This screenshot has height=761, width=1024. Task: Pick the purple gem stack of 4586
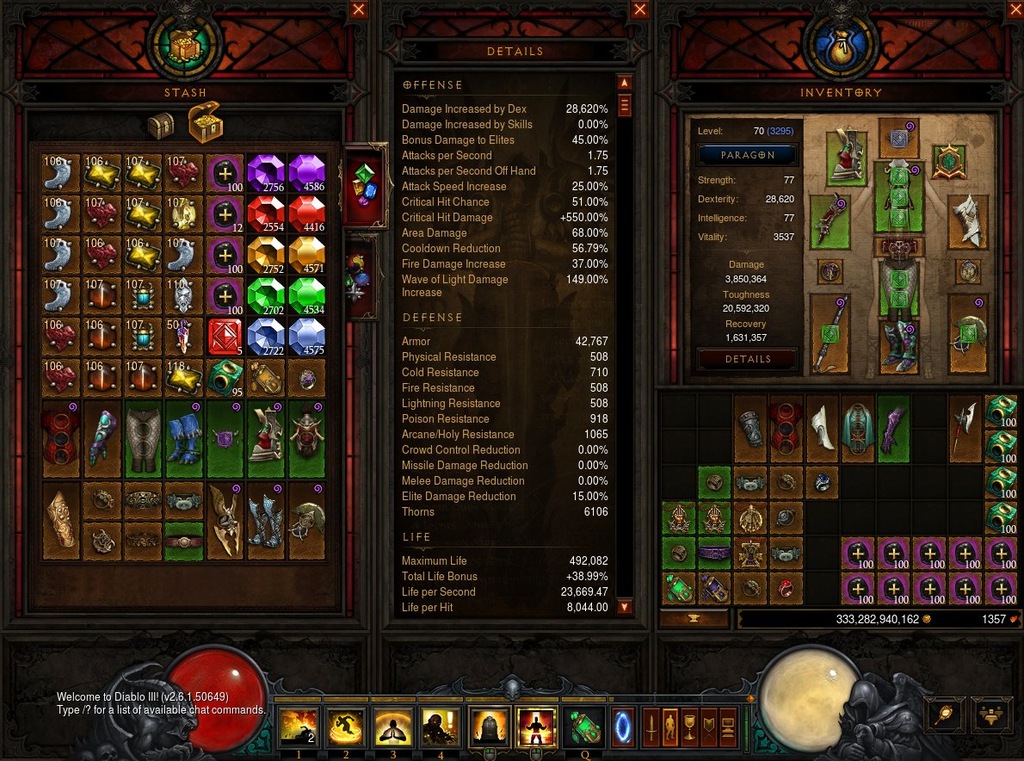307,172
